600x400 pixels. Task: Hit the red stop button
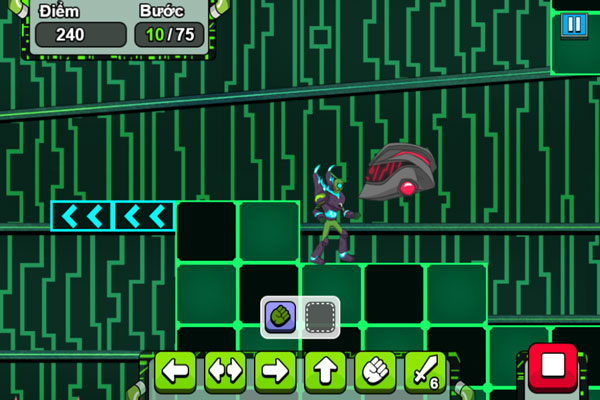pyautogui.click(x=553, y=369)
